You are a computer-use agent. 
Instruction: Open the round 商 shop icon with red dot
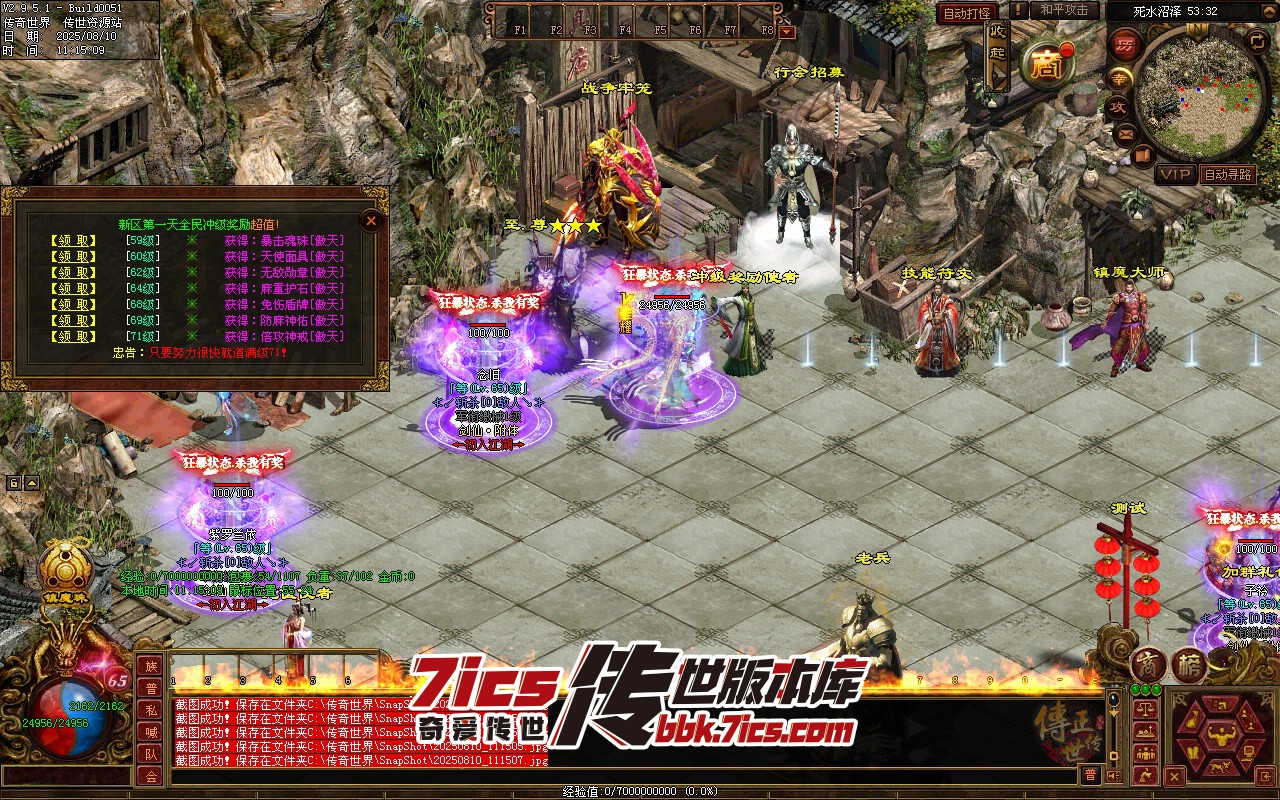click(x=1046, y=65)
